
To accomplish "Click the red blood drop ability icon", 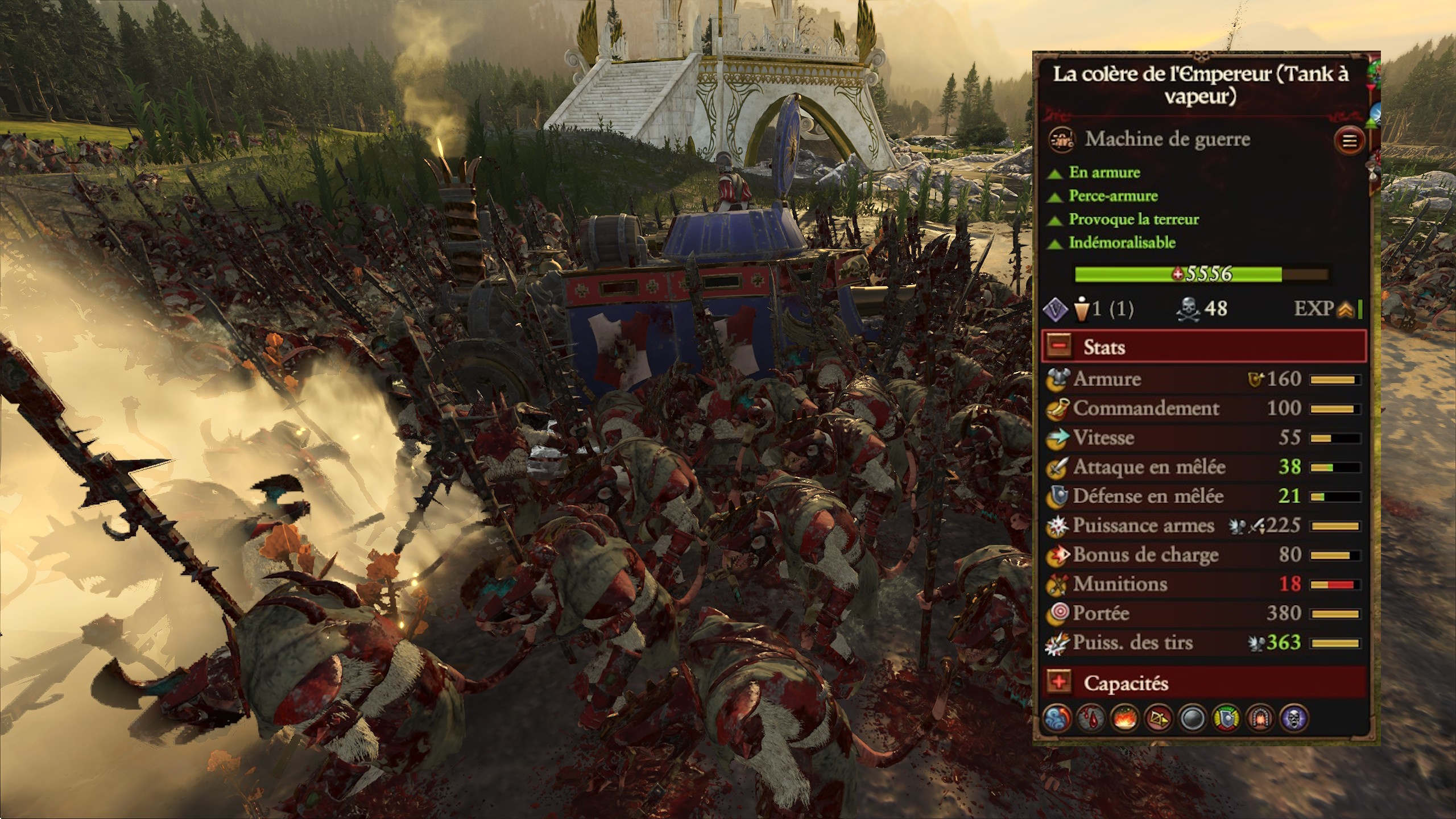I will point(1091,718).
